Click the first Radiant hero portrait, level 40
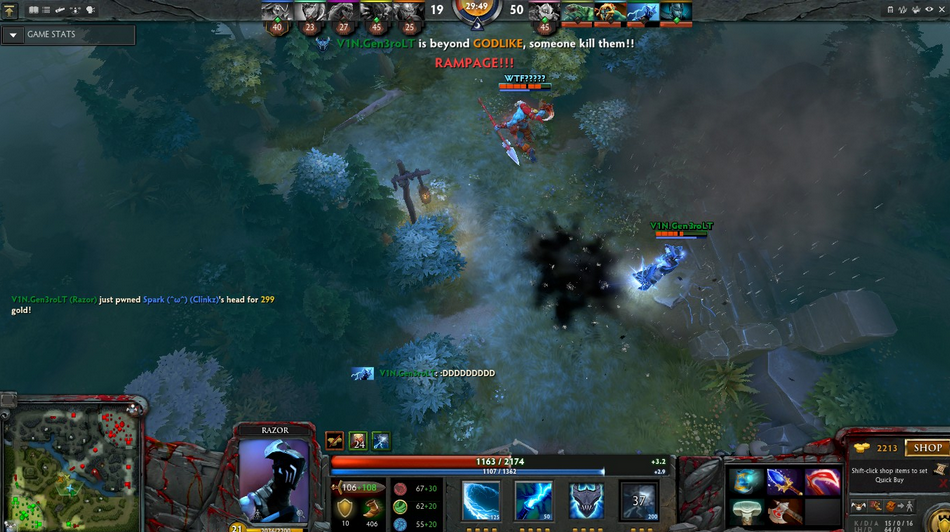 (277, 13)
